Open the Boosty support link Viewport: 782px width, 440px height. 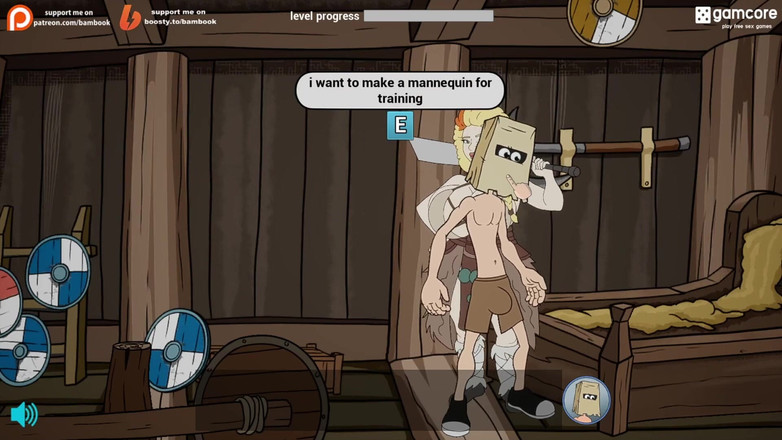(167, 17)
